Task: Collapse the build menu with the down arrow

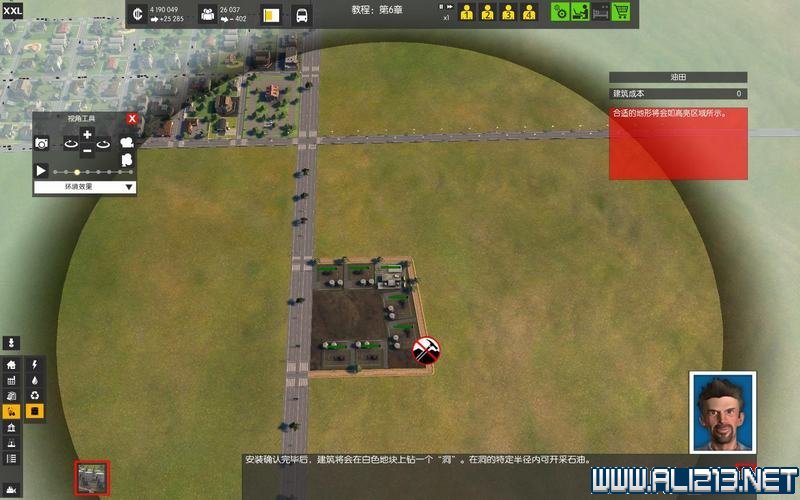Action: click(12, 343)
